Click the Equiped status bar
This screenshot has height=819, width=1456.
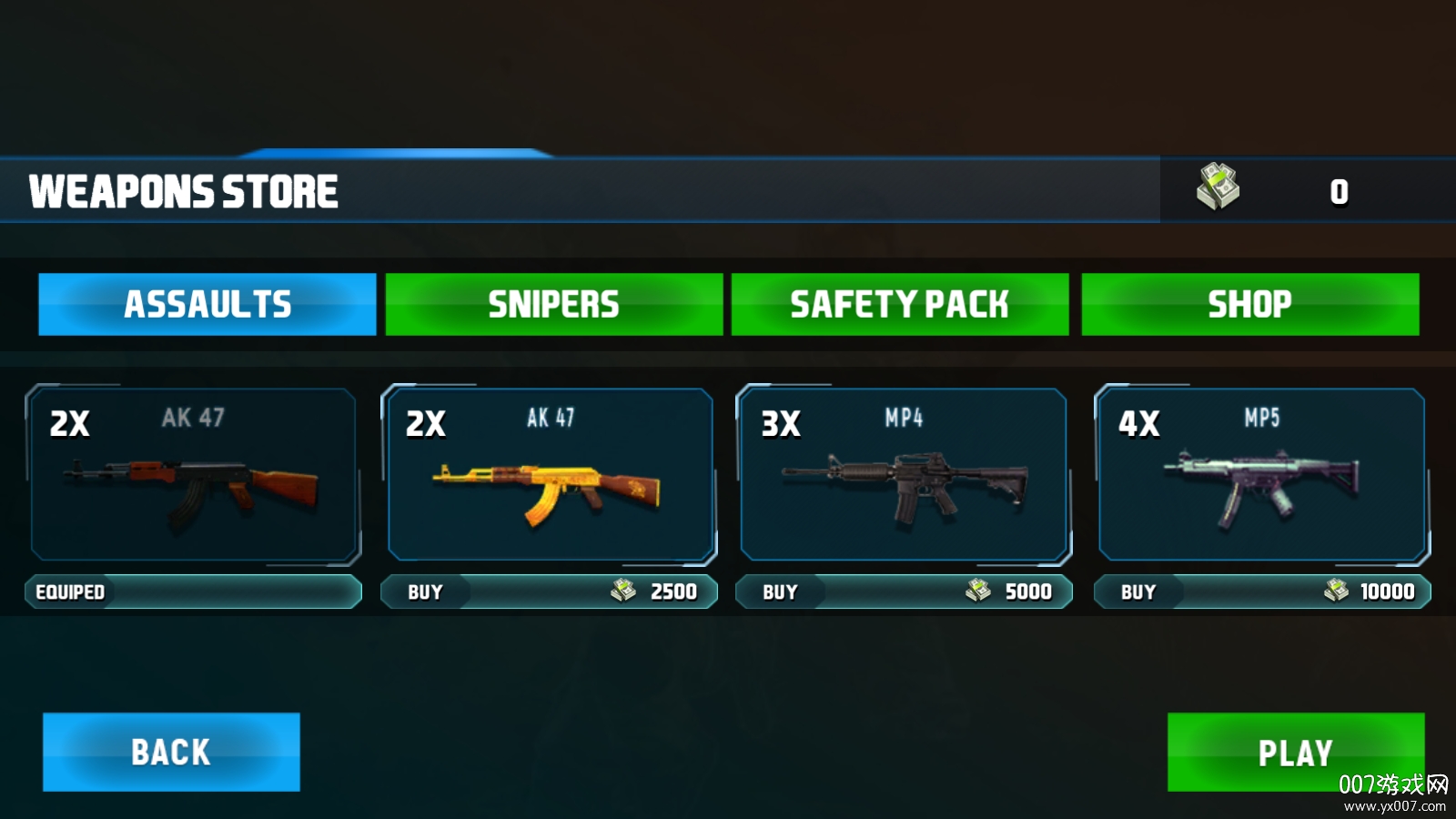pyautogui.click(x=193, y=591)
